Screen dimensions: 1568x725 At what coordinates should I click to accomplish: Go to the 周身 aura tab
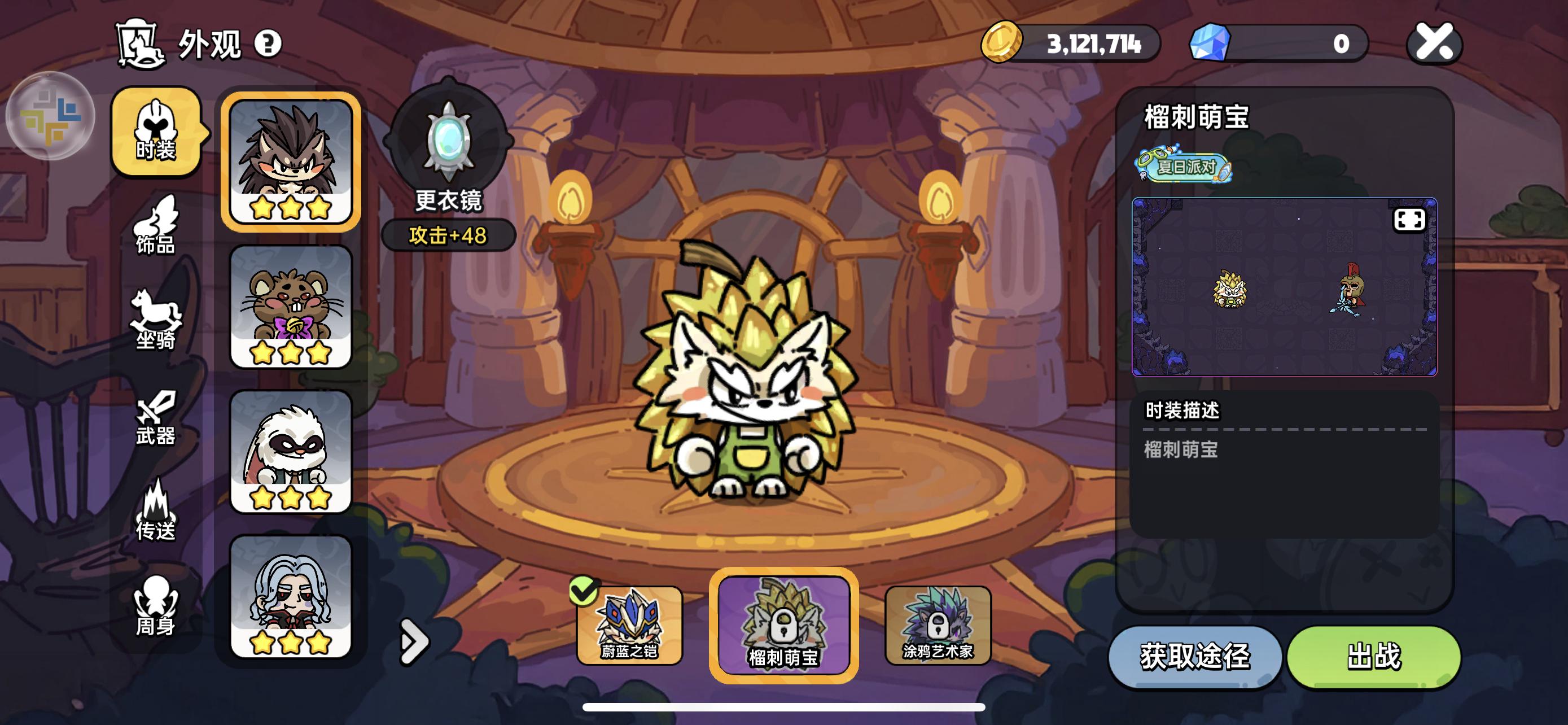click(156, 606)
